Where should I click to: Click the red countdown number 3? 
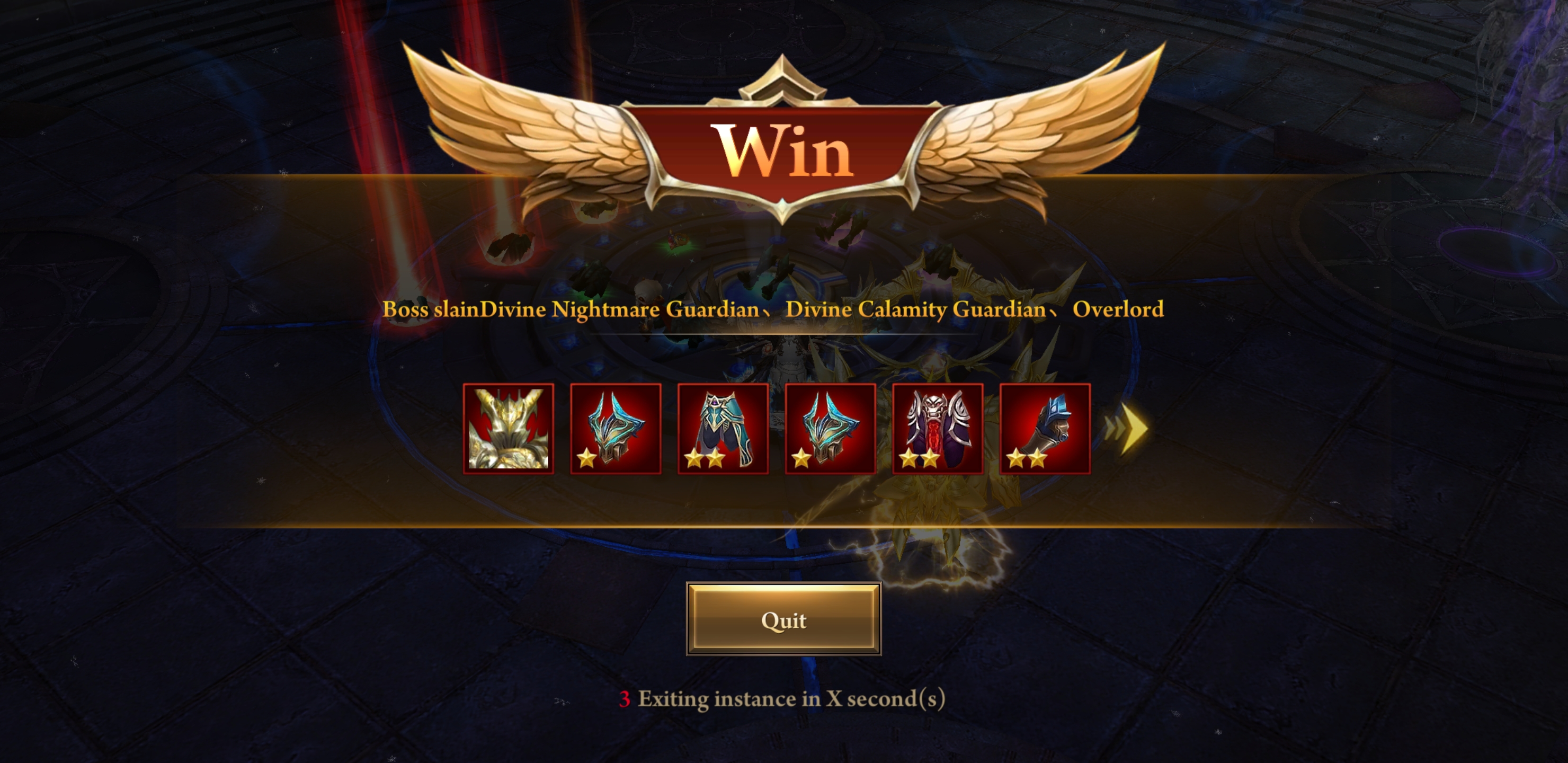pyautogui.click(x=626, y=698)
